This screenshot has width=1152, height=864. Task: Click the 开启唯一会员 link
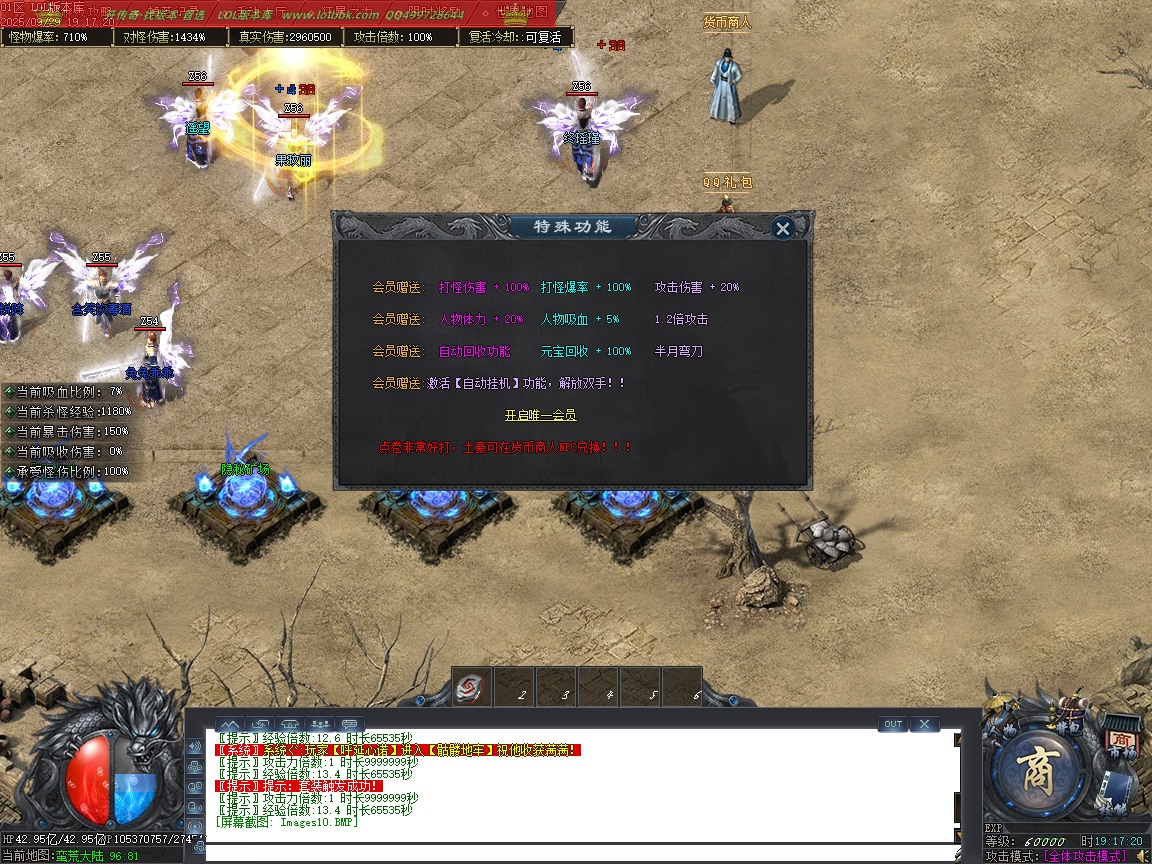pos(540,415)
